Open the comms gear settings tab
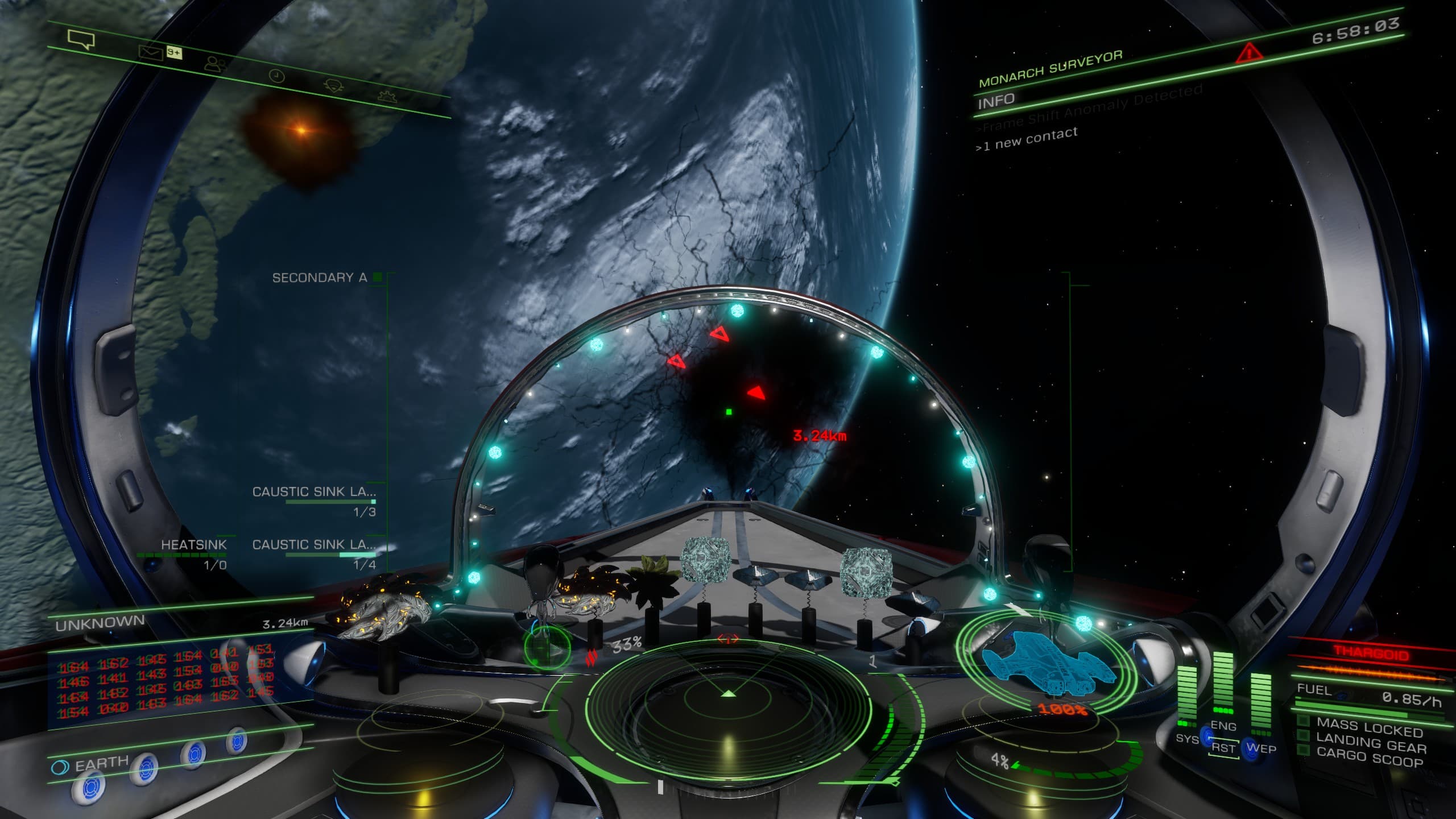1456x819 pixels. (x=388, y=96)
